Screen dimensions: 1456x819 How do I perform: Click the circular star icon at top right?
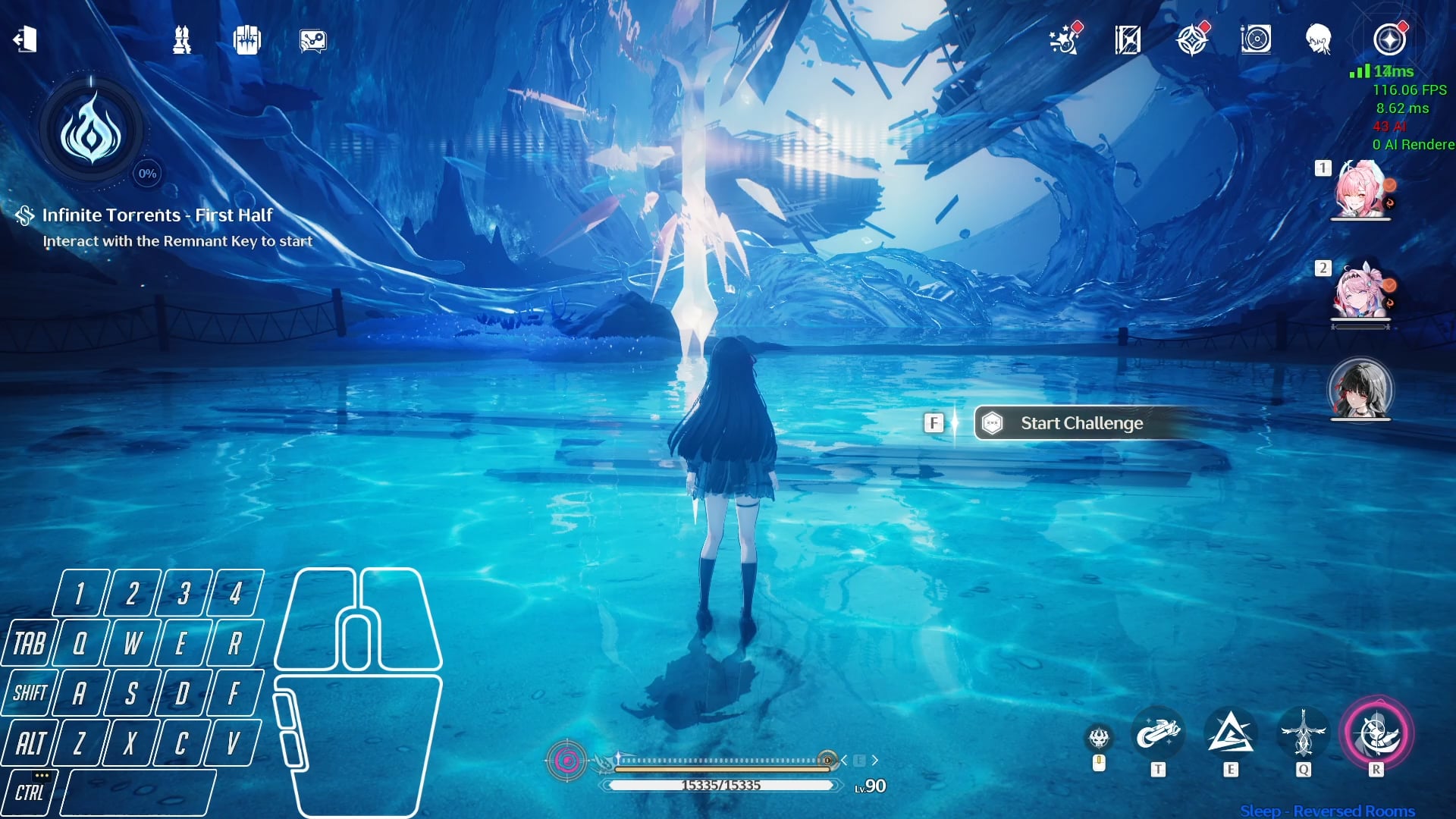1389,39
